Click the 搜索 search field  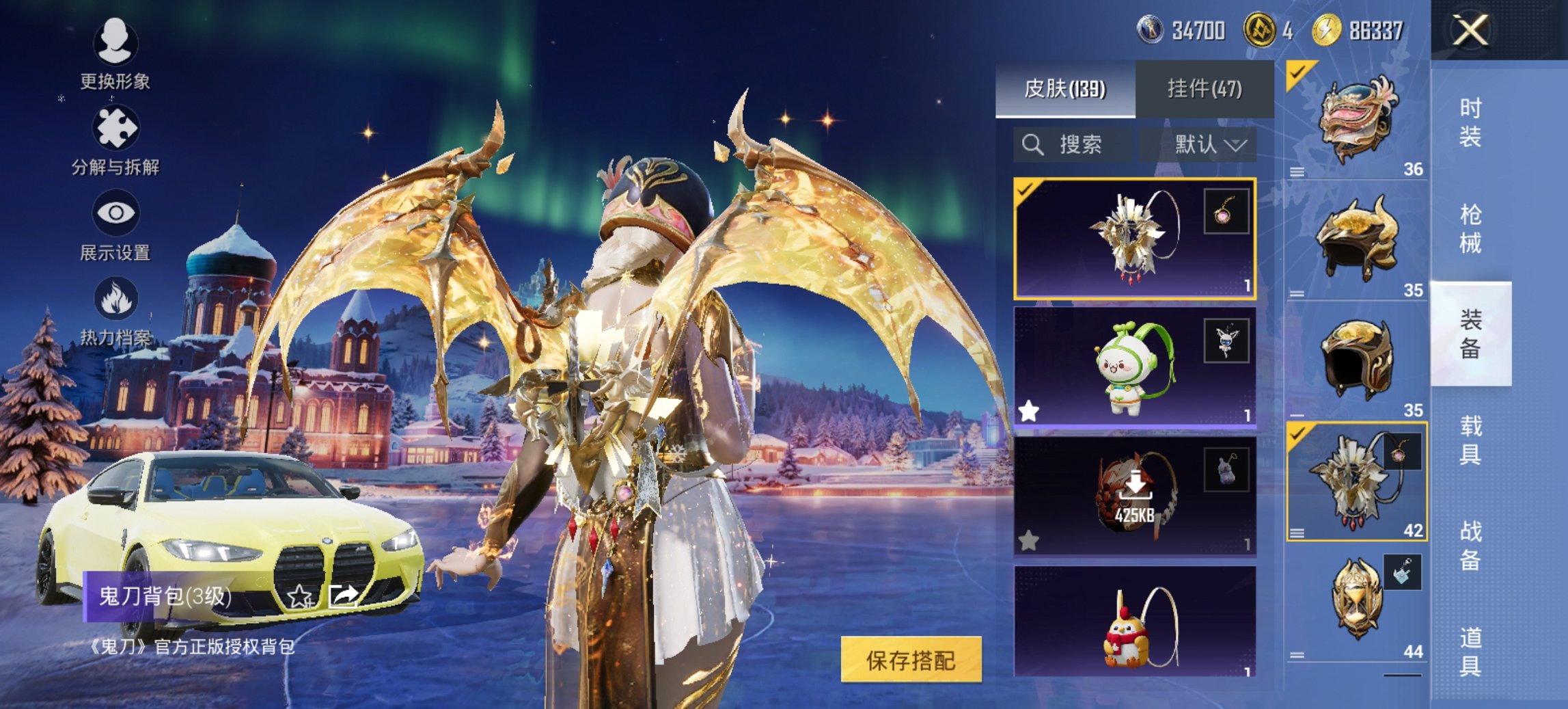coord(1073,145)
